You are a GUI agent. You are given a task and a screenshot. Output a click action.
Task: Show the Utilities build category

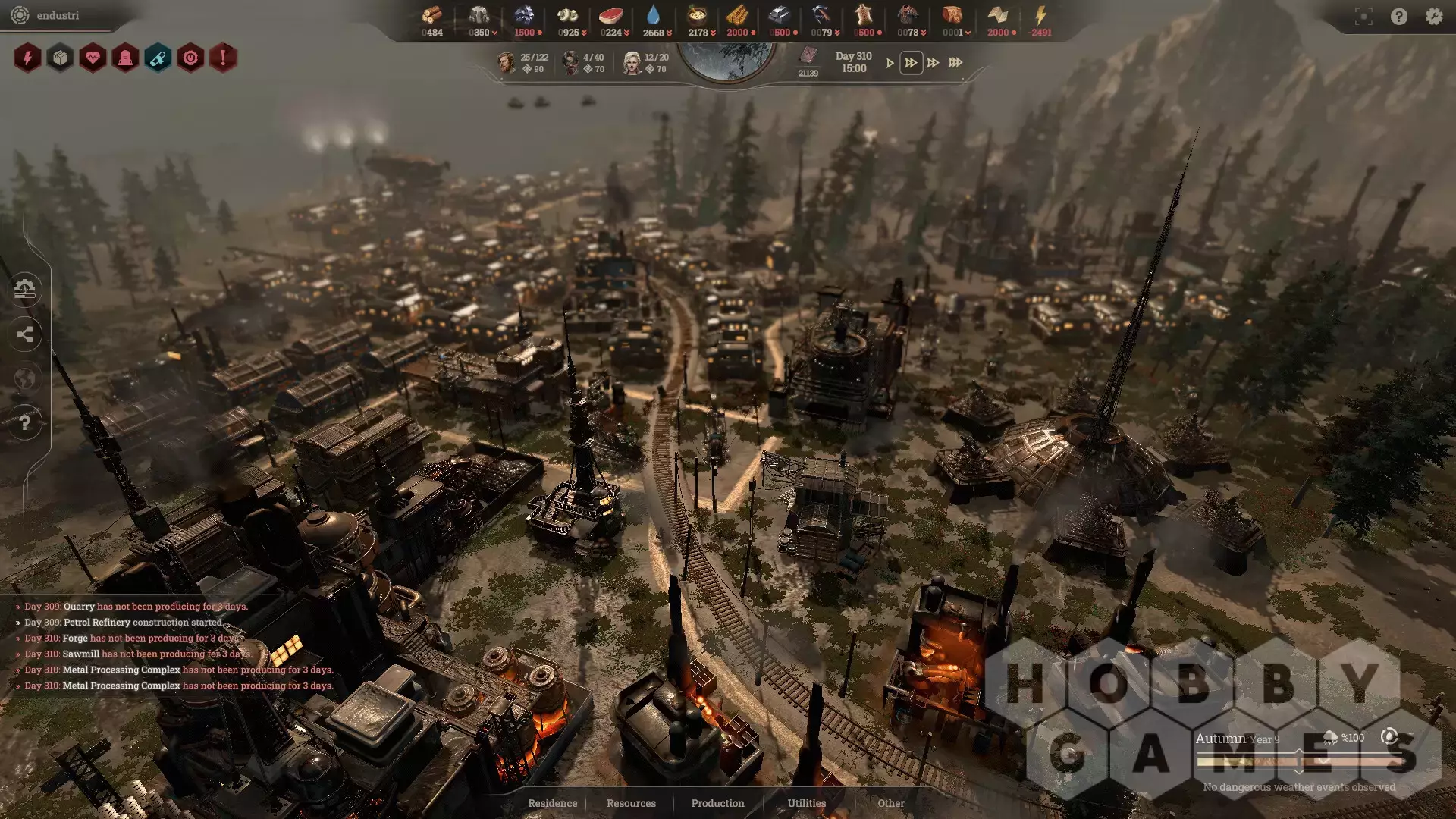coord(806,803)
